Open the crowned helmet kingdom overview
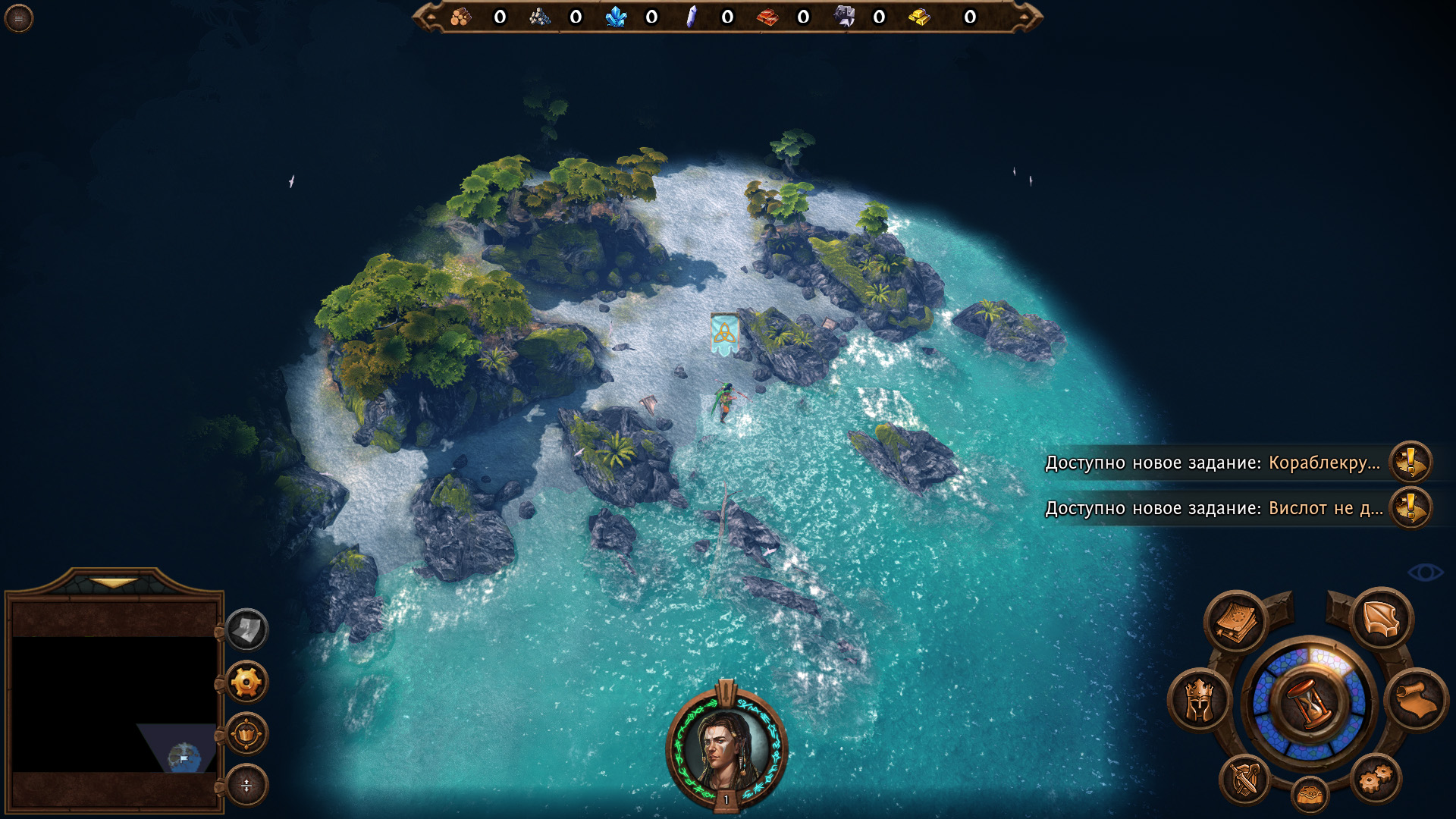The image size is (1456, 819). click(1199, 699)
